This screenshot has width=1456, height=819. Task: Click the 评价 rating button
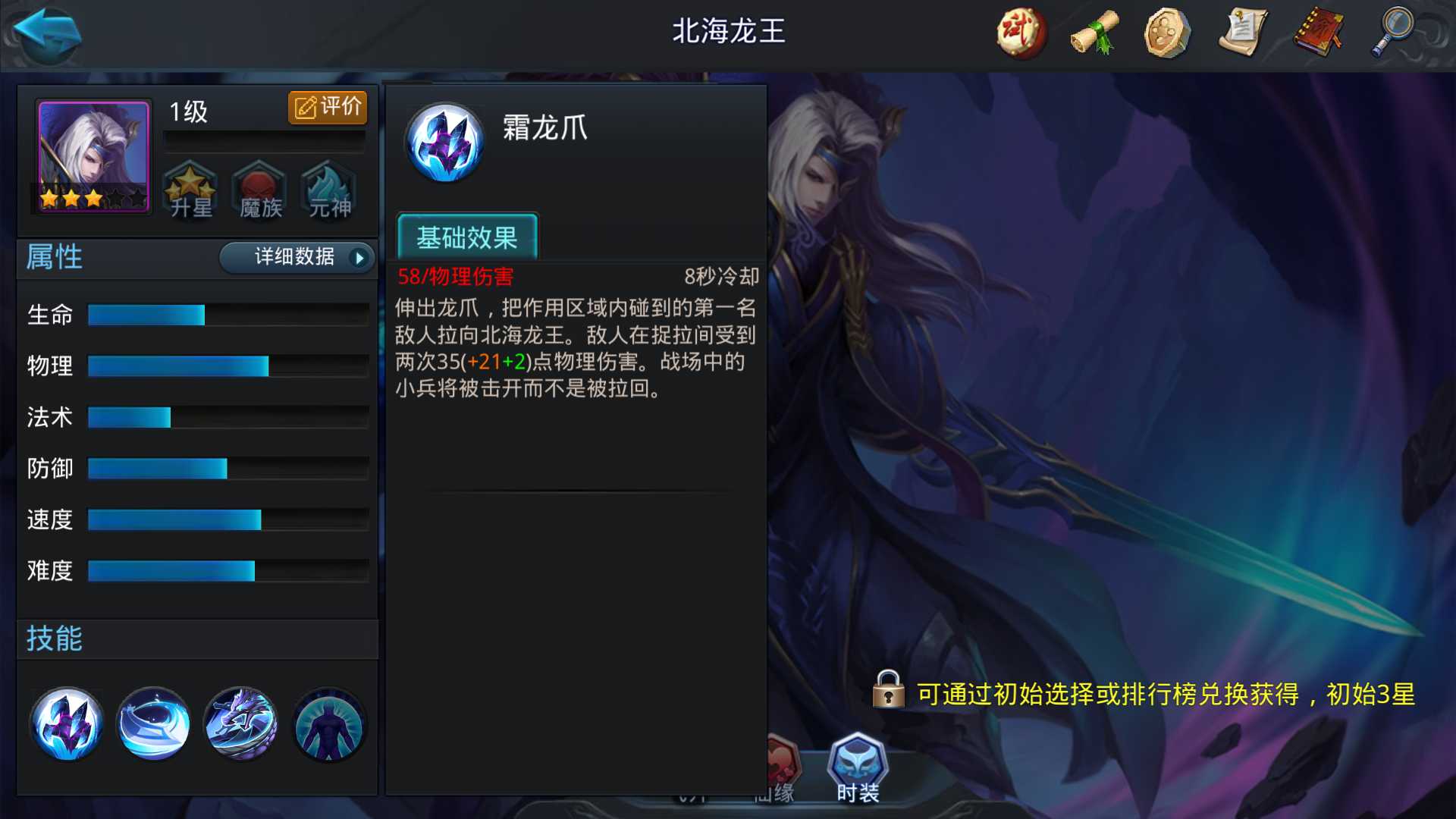pyautogui.click(x=328, y=107)
